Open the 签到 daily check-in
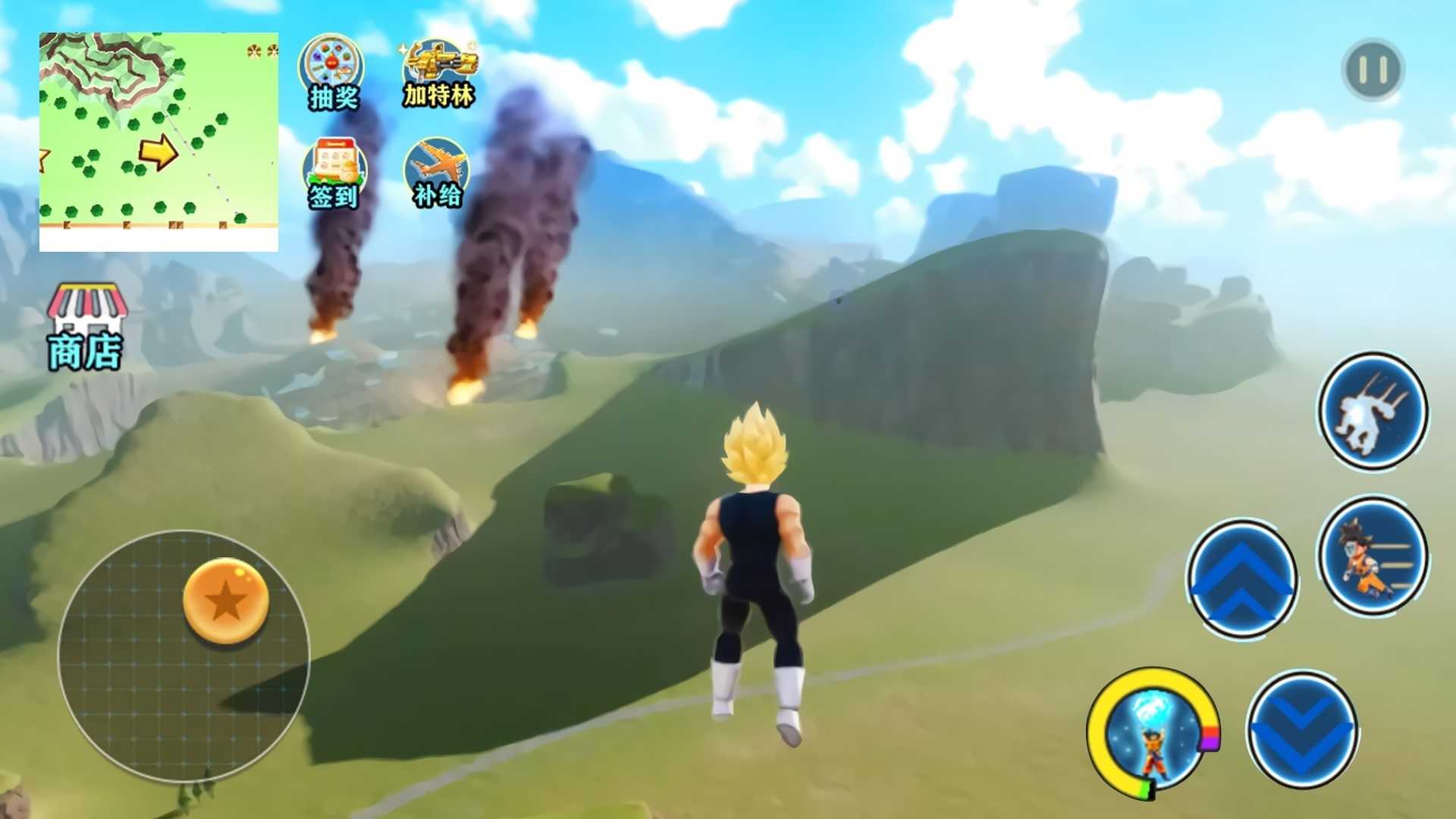 334,173
